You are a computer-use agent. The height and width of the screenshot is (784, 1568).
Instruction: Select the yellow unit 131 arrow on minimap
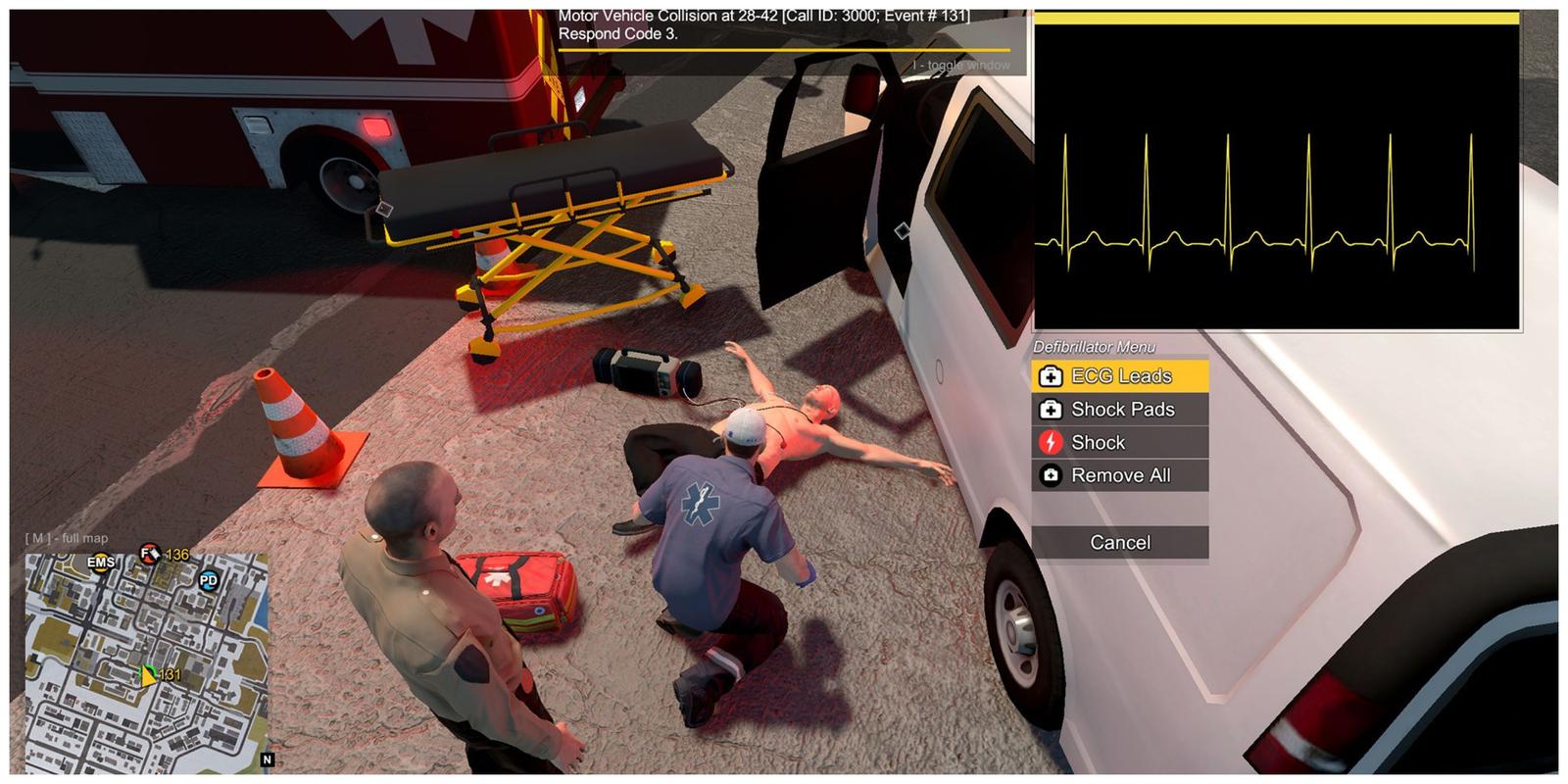click(148, 675)
